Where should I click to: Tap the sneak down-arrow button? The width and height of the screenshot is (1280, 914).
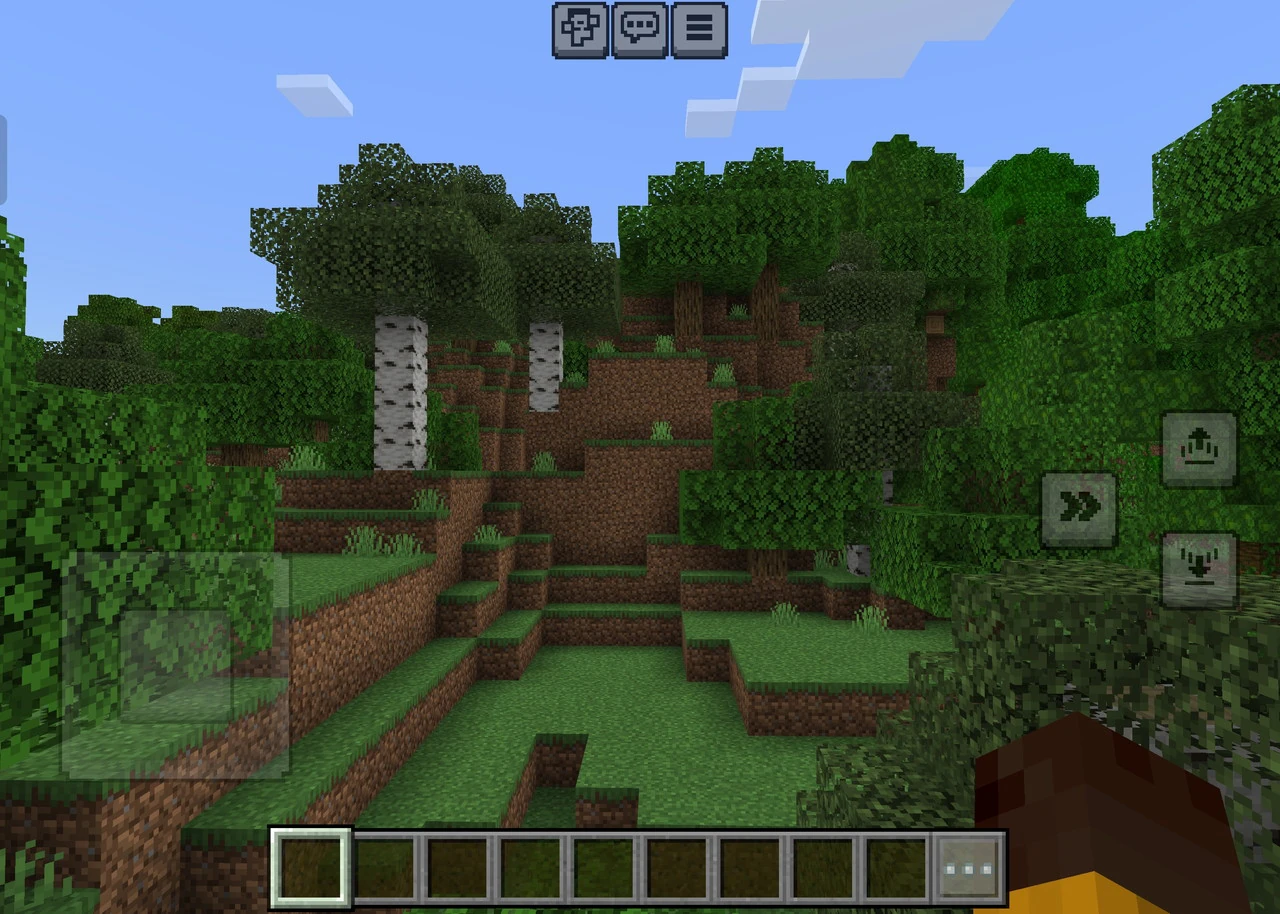pos(1198,569)
